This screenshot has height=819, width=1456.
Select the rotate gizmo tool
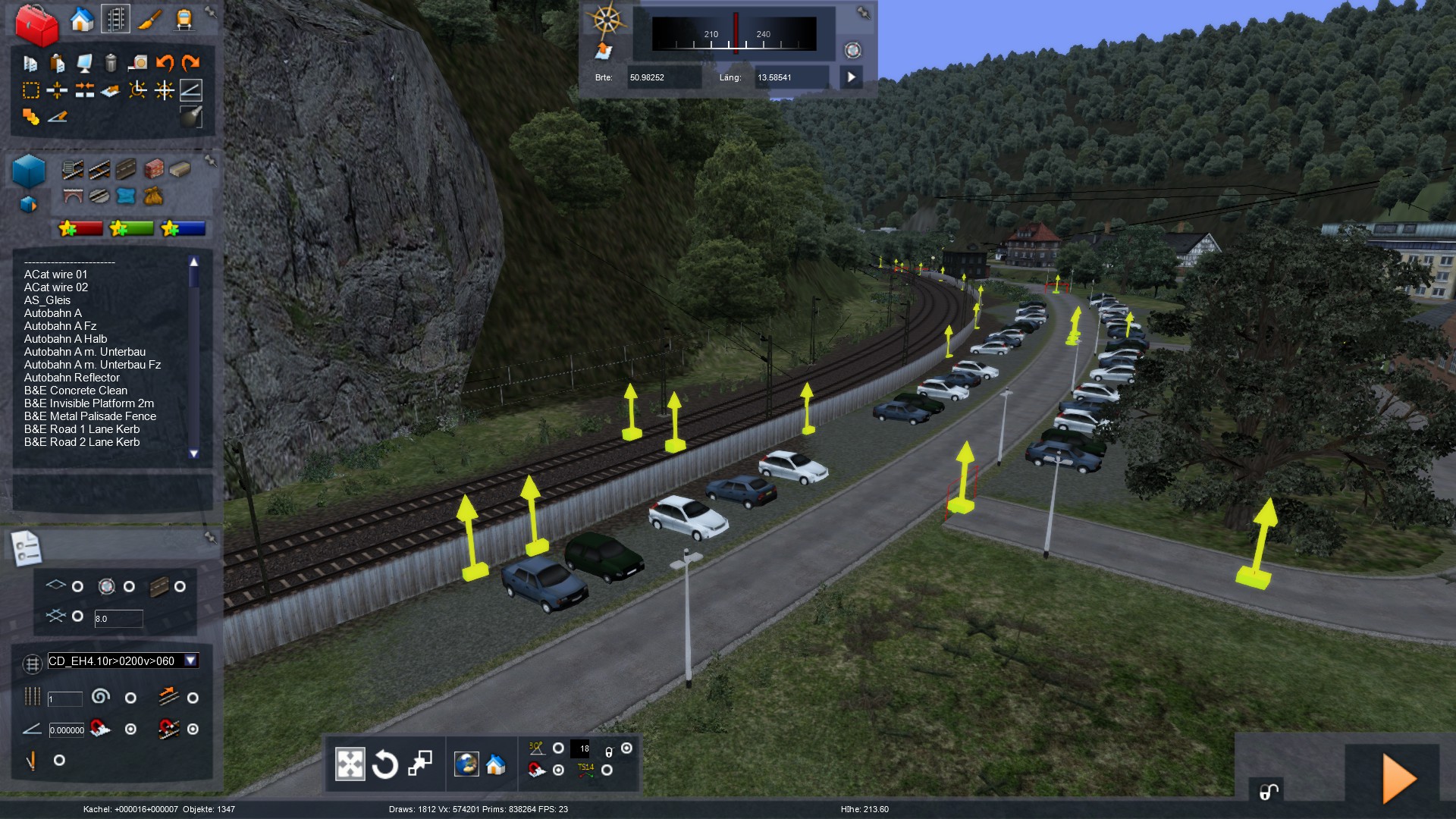(x=384, y=764)
